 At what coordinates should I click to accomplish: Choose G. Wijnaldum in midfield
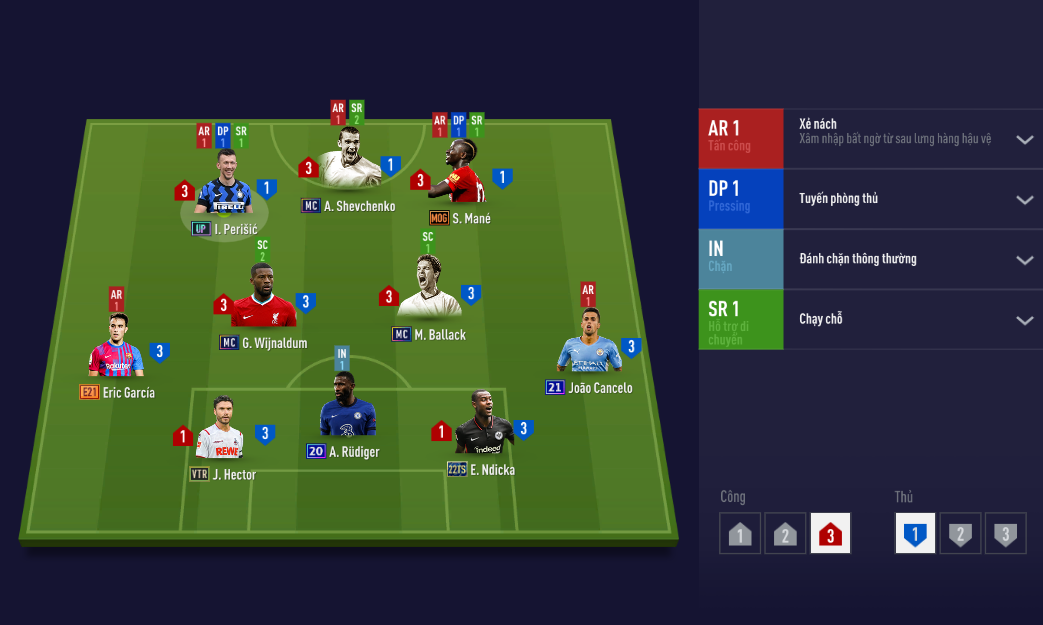tap(264, 299)
